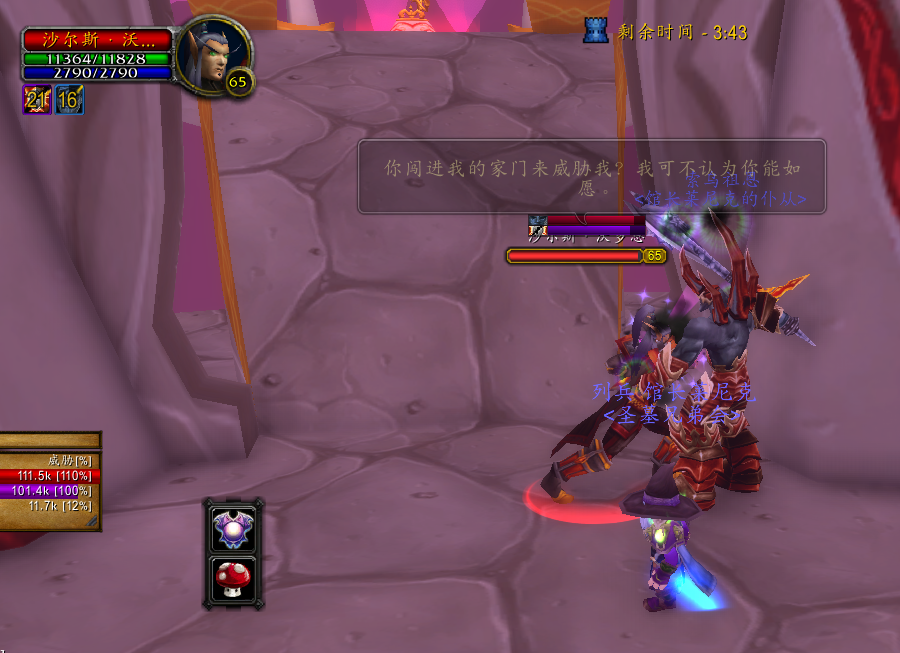Click the purple debuff icon showing 21
This screenshot has width=900, height=653.
coord(37,99)
